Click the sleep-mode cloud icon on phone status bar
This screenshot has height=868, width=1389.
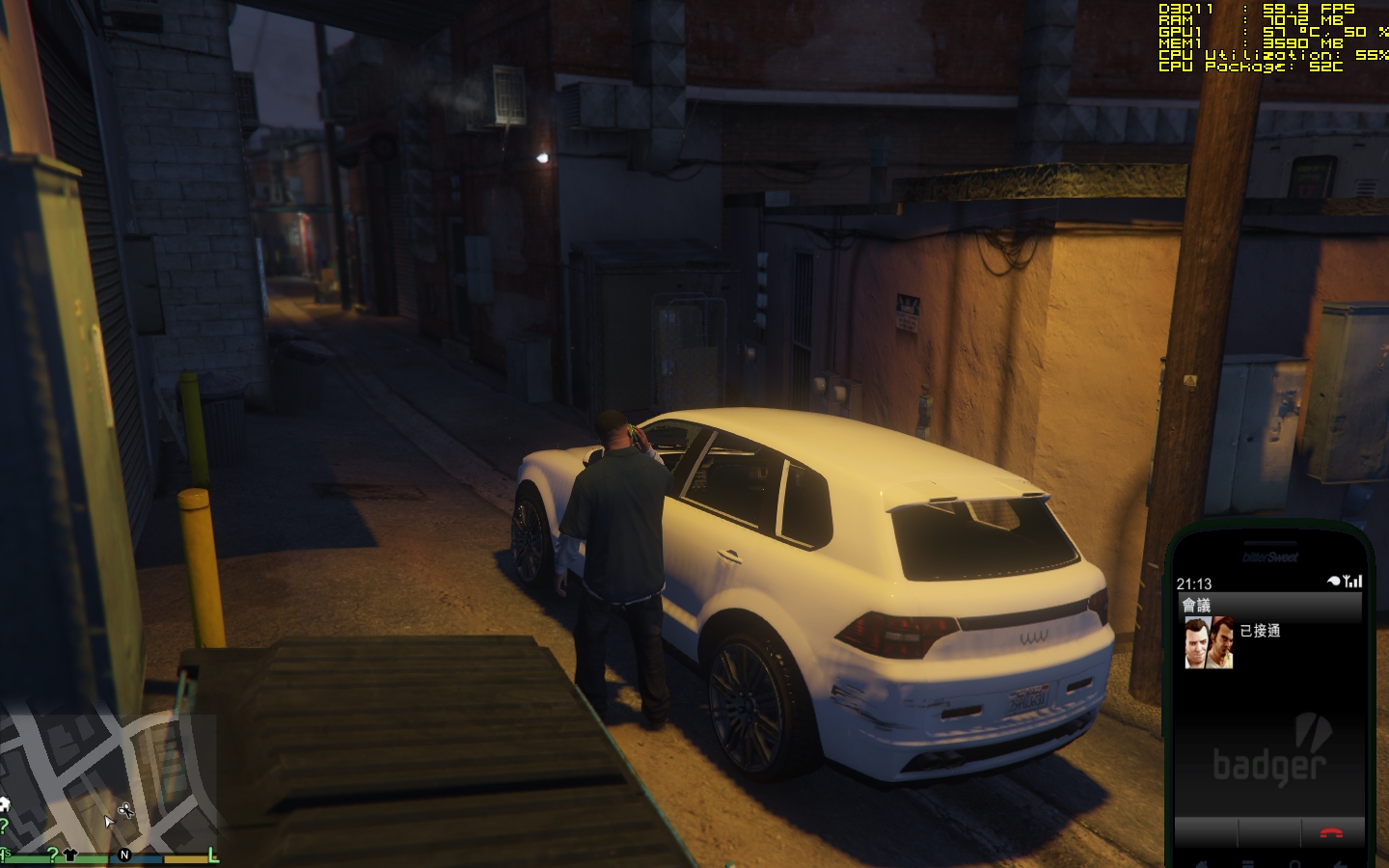pyautogui.click(x=1333, y=582)
